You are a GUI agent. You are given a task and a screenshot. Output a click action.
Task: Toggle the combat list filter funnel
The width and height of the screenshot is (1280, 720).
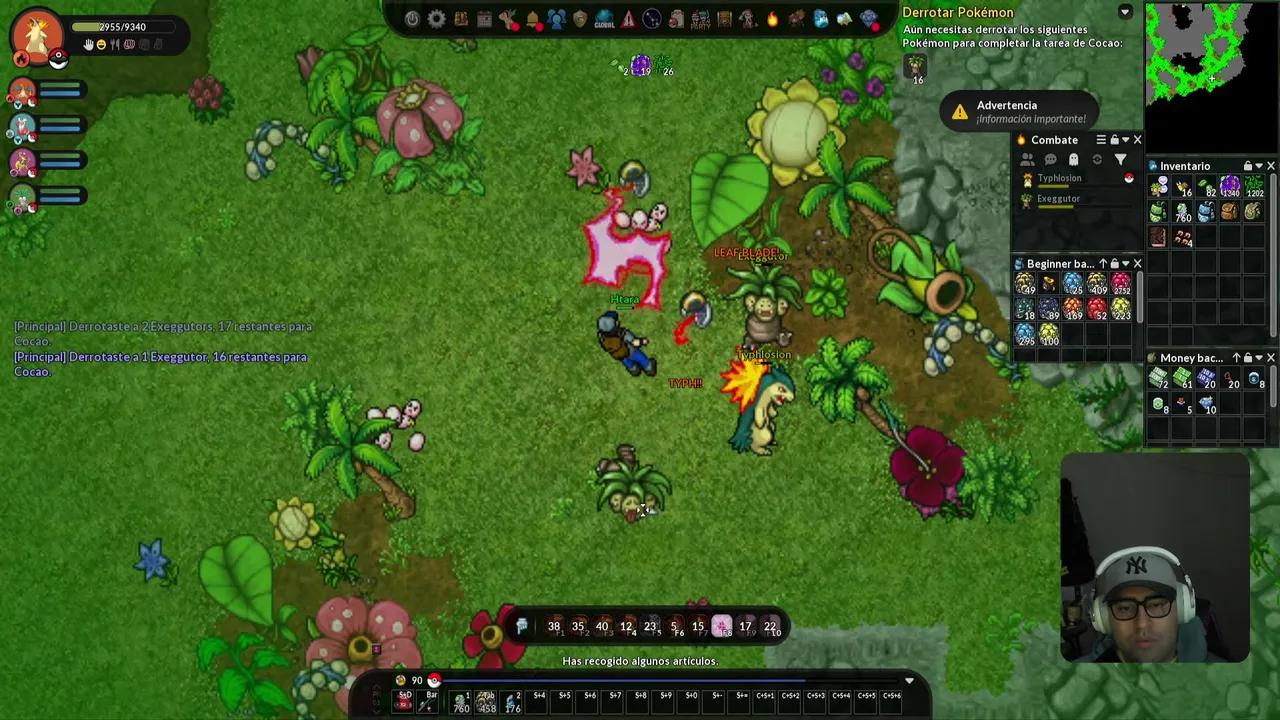click(x=1120, y=160)
